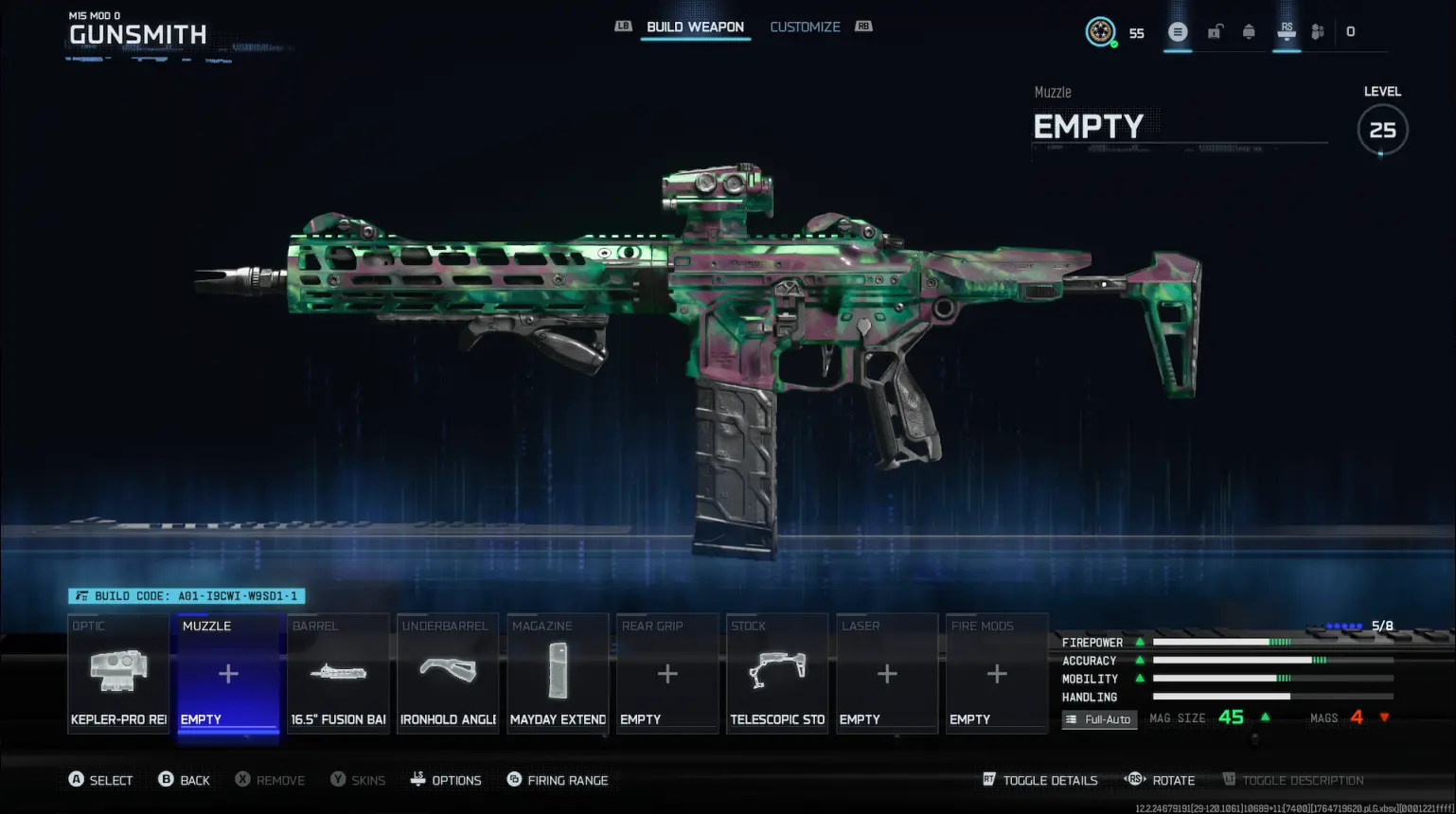The height and width of the screenshot is (814, 1456).
Task: Switch to the Build Weapon tab
Action: [x=695, y=27]
